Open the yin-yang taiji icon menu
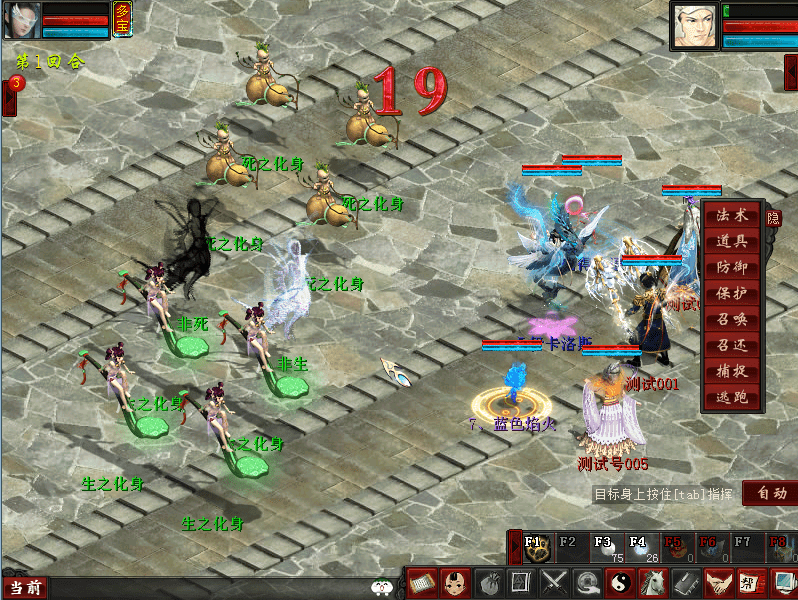798x600 pixels. (x=619, y=582)
